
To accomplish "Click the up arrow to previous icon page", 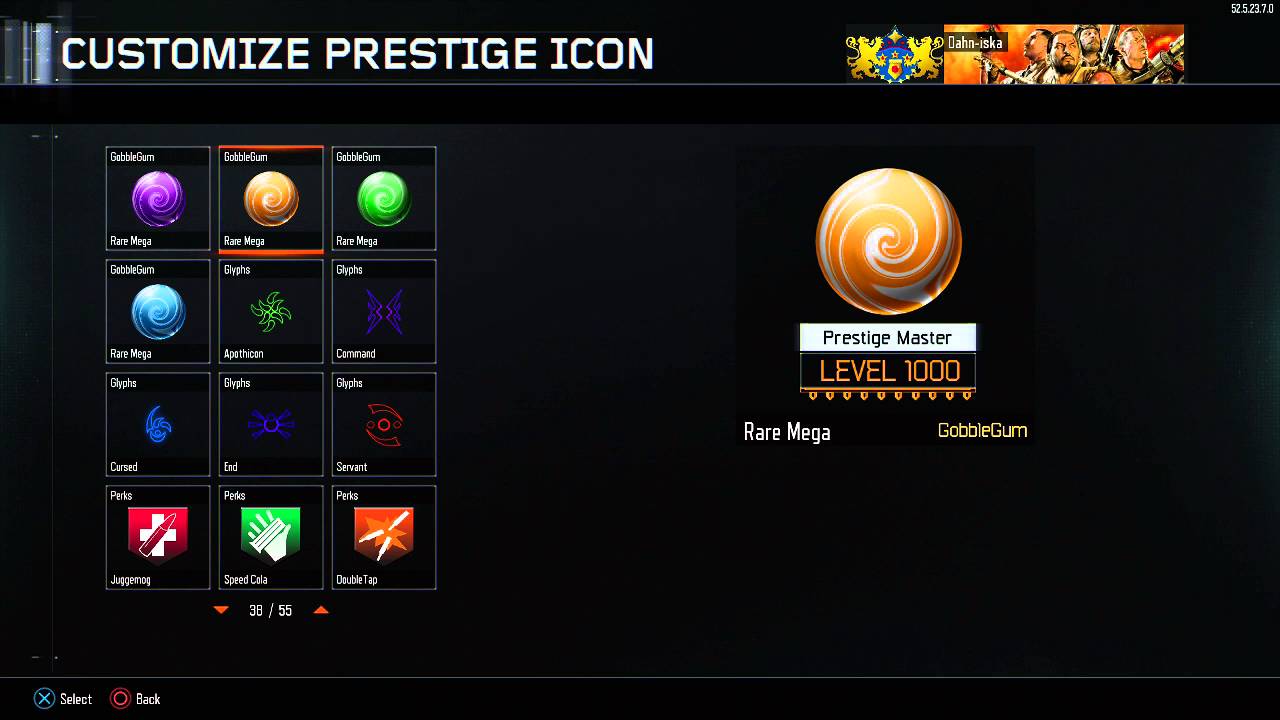I will pos(321,610).
